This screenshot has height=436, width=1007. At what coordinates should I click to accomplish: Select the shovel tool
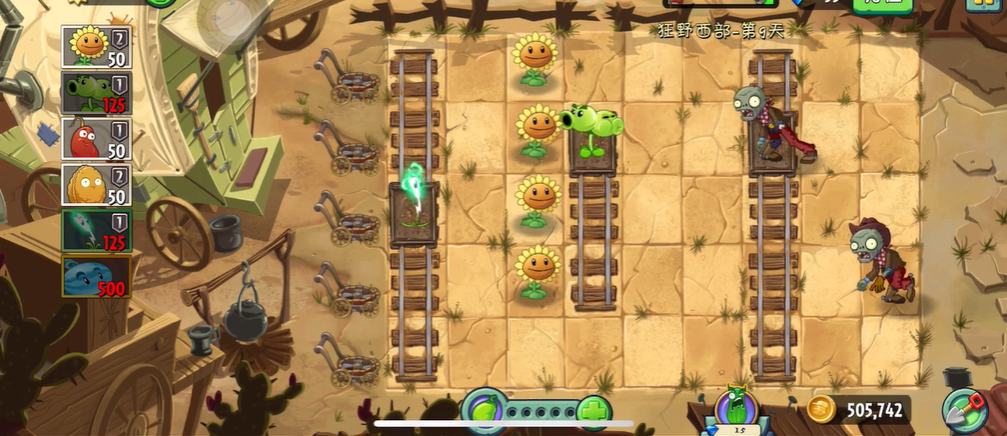pos(964,410)
